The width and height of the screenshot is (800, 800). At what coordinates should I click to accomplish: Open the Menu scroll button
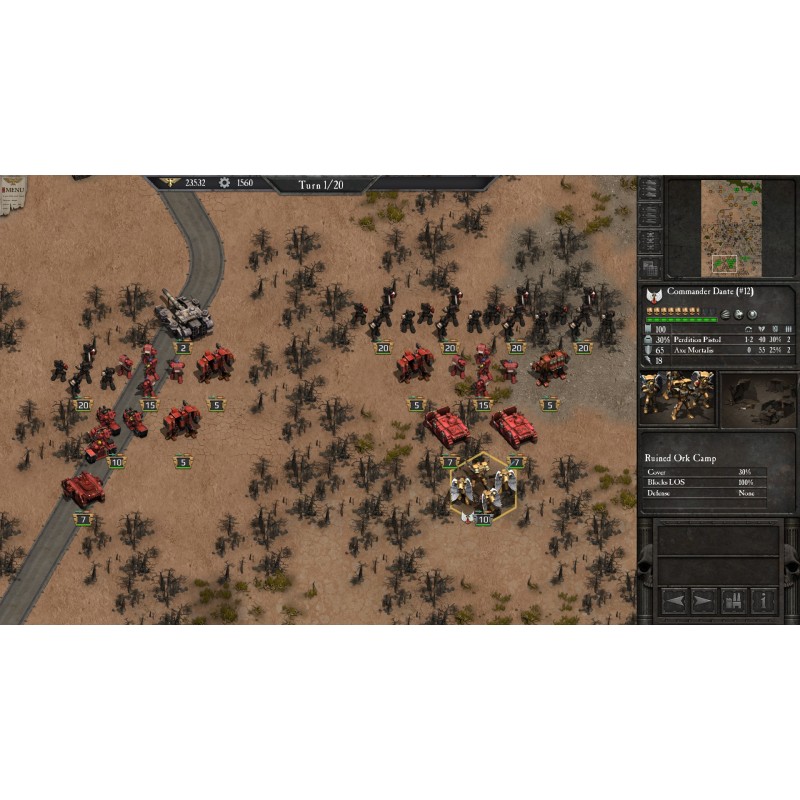pos(14,190)
